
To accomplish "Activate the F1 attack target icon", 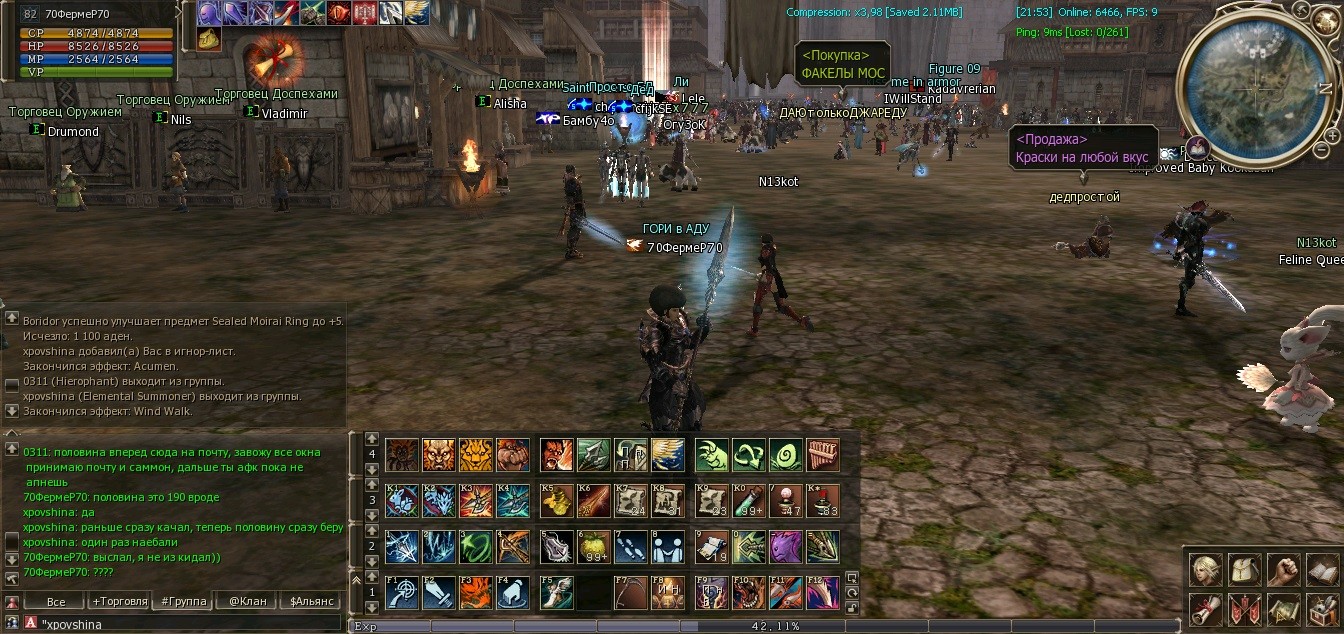I will 402,592.
